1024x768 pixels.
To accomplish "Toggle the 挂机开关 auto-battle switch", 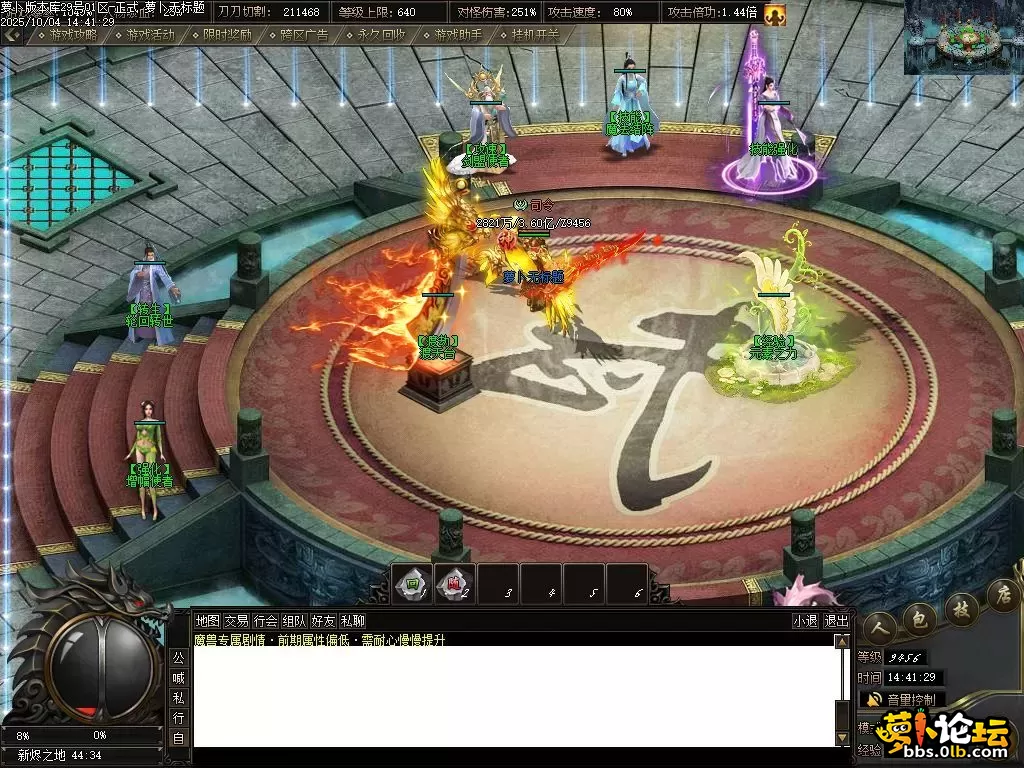I will point(535,34).
